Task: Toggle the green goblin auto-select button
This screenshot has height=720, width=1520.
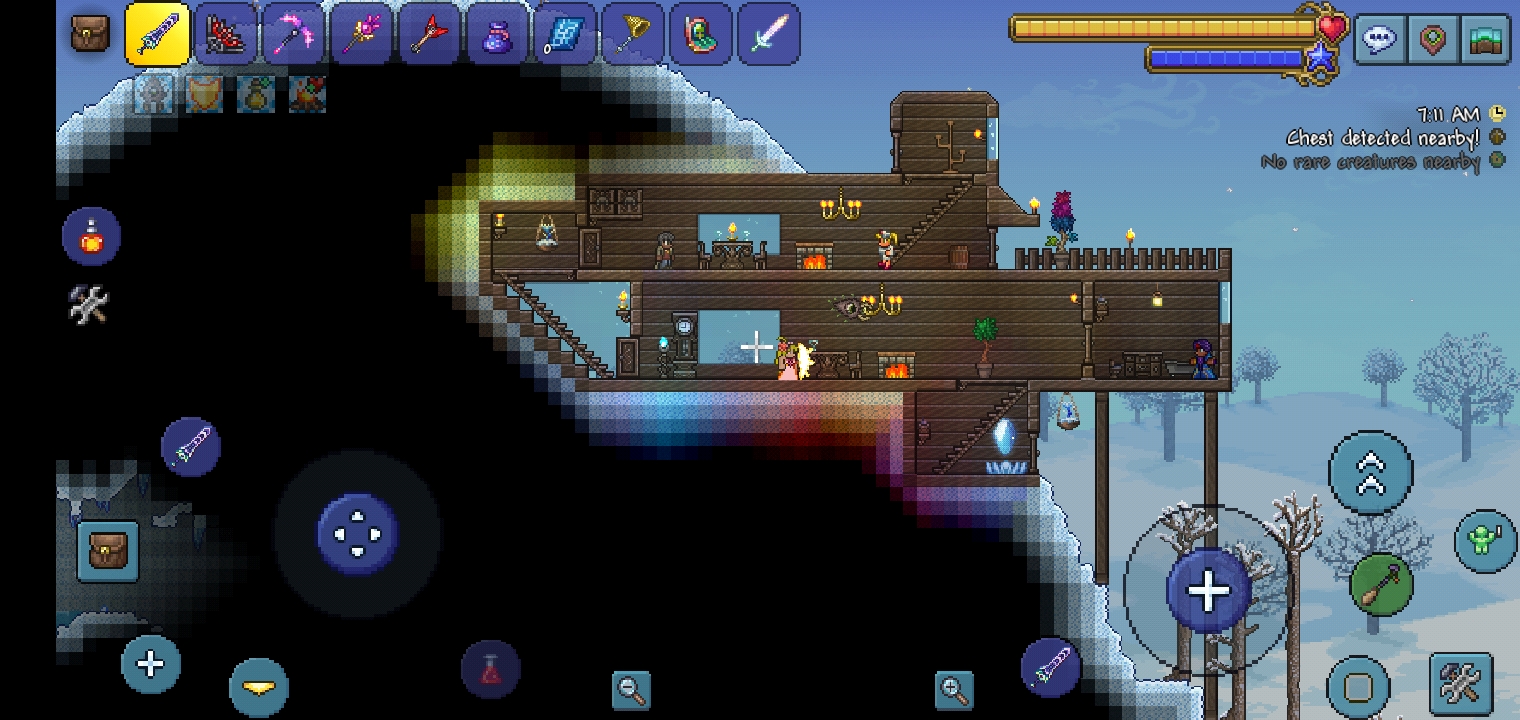Action: 1485,541
